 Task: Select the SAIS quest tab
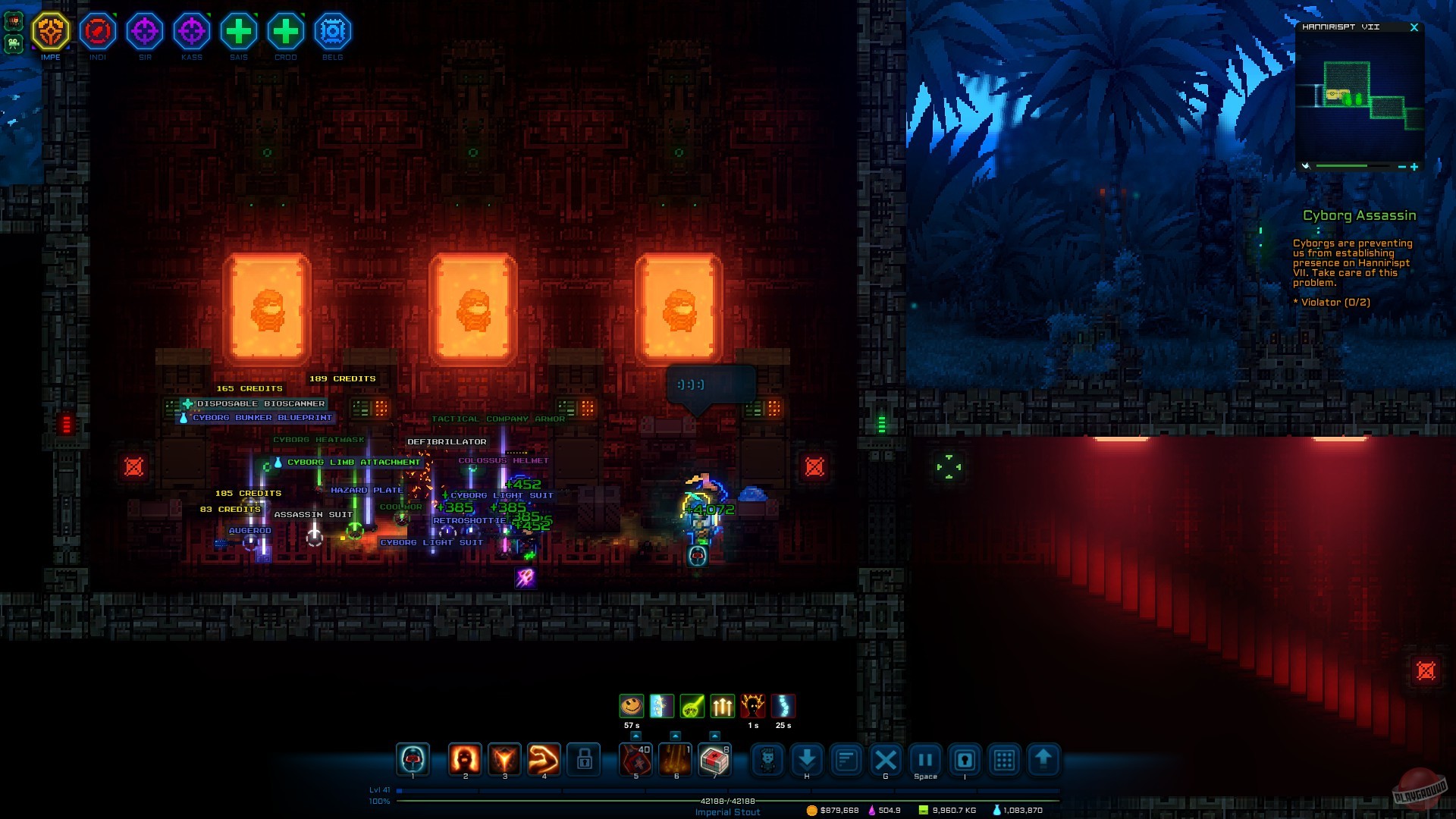tap(238, 31)
